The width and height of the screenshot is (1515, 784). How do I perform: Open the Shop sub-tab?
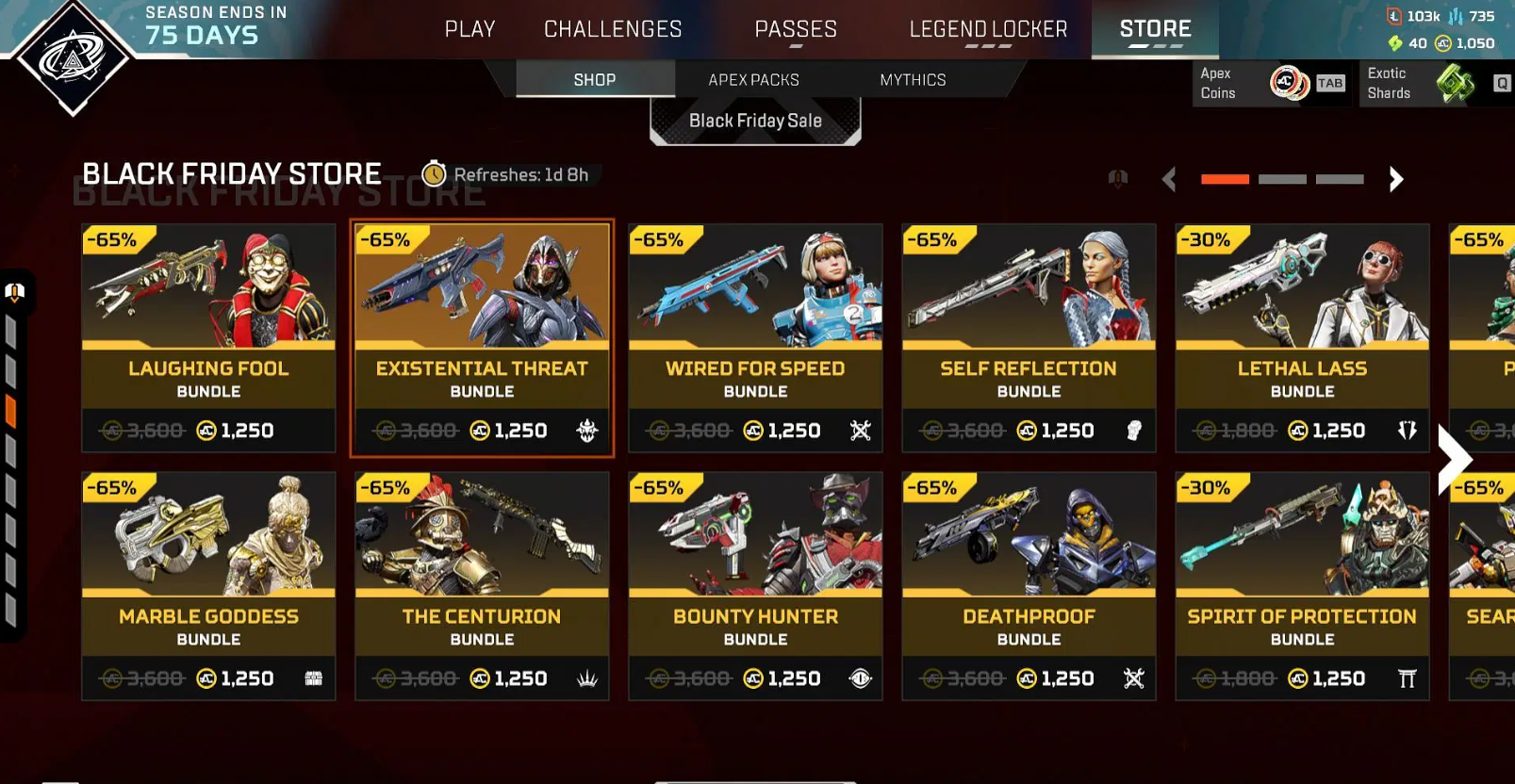595,80
